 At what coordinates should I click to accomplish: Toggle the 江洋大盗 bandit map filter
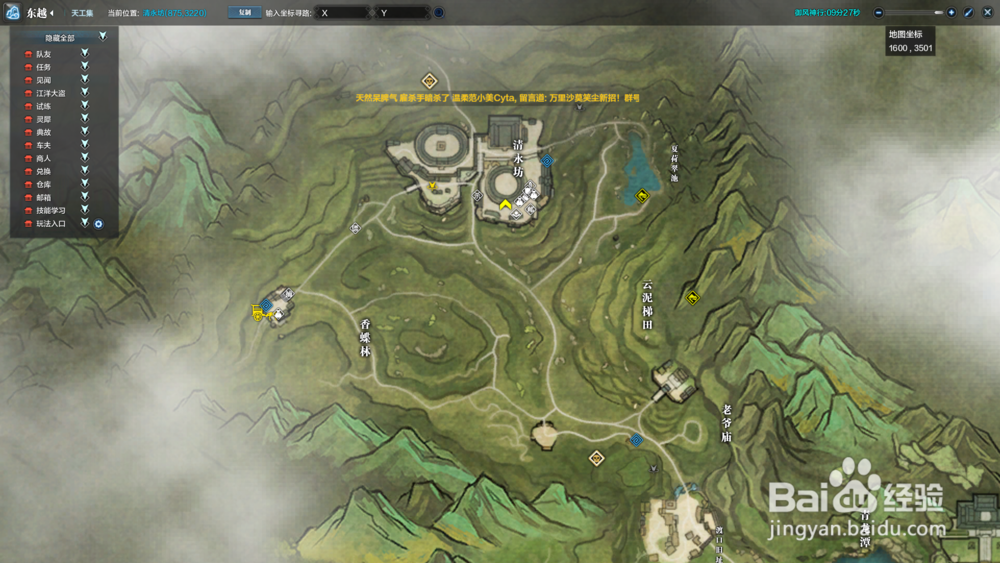click(x=85, y=92)
